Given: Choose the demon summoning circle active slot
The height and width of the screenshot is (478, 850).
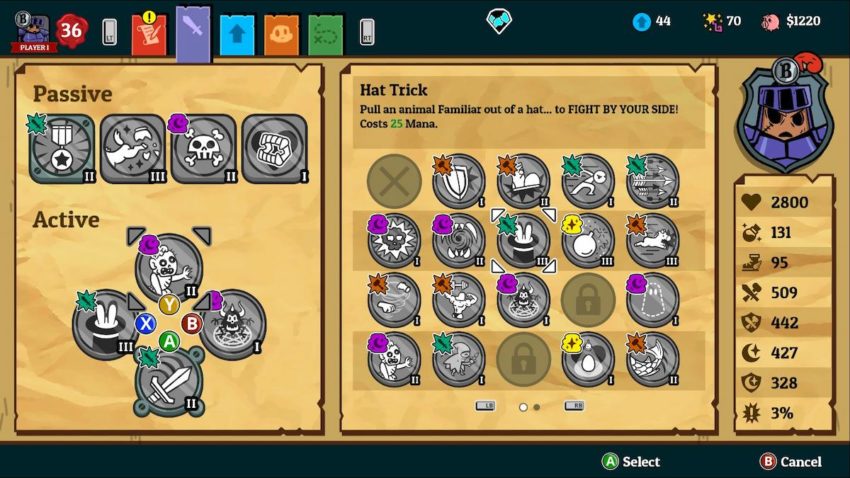Looking at the screenshot, I should click(x=233, y=324).
